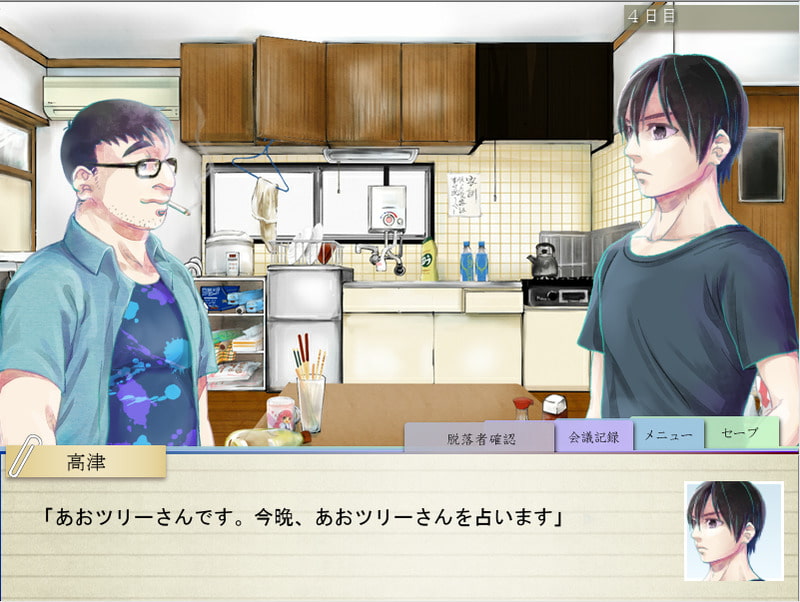Screen dimensions: 800x602
Task: Click the セーブ save tab
Action: click(x=741, y=434)
